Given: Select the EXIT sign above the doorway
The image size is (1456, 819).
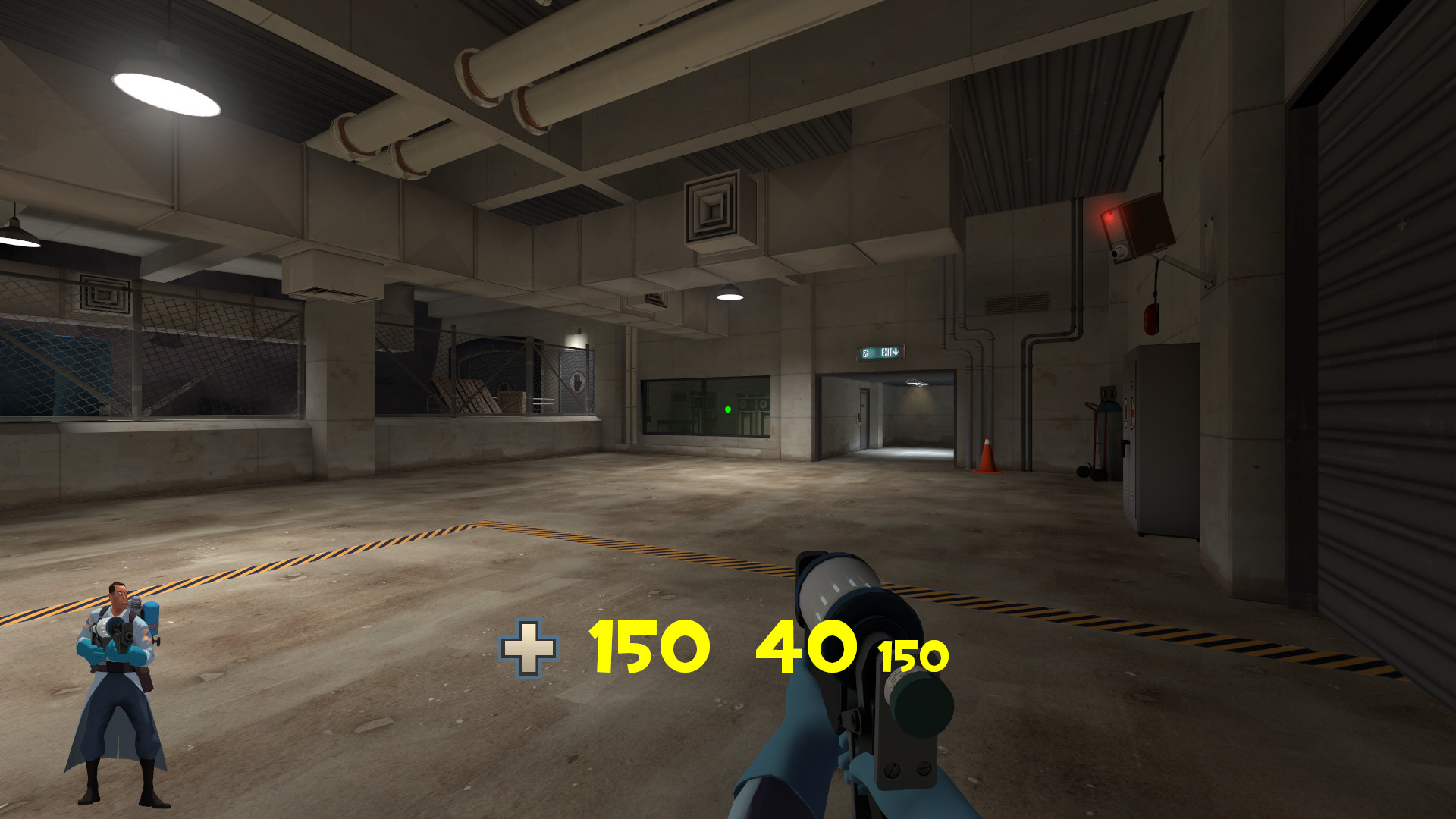Looking at the screenshot, I should tap(880, 352).
